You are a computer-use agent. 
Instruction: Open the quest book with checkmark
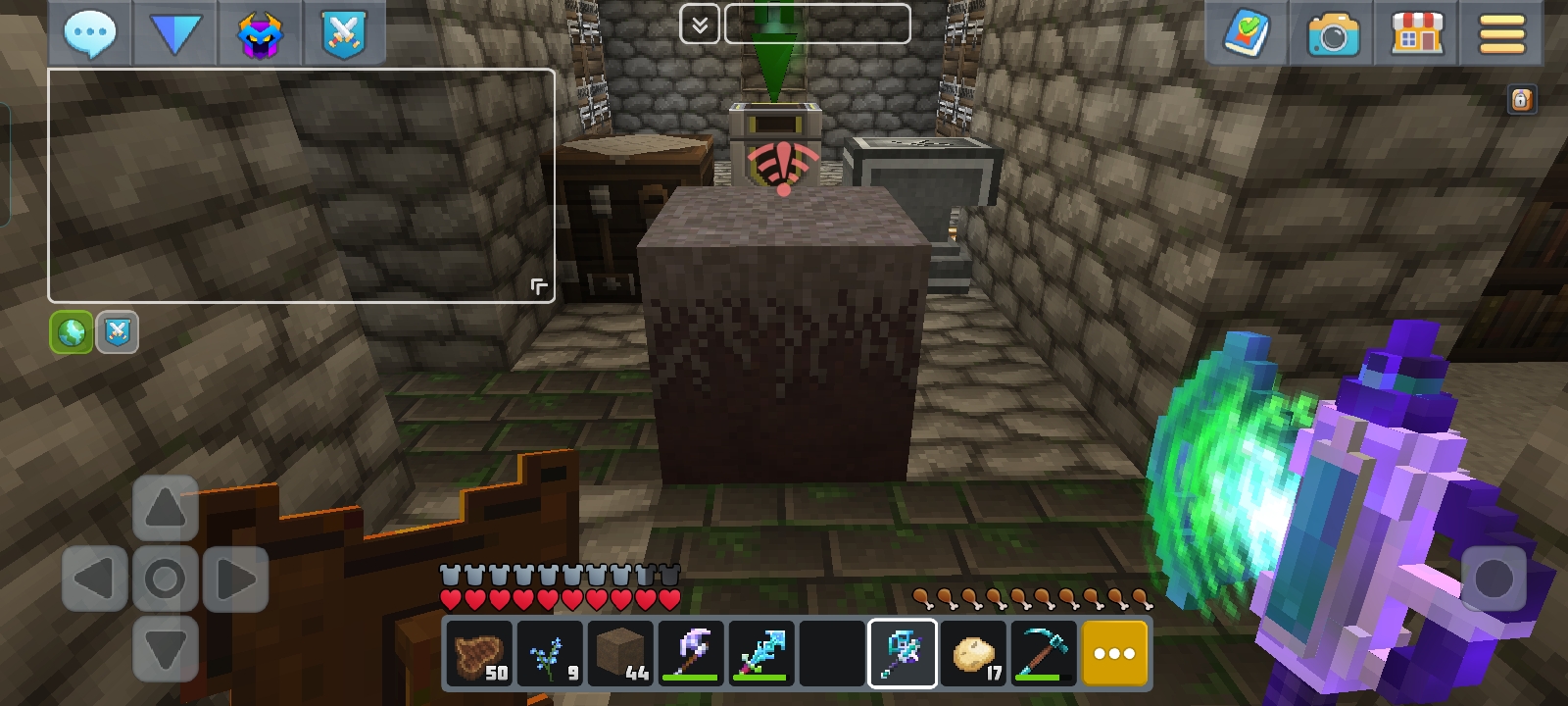point(1247,32)
